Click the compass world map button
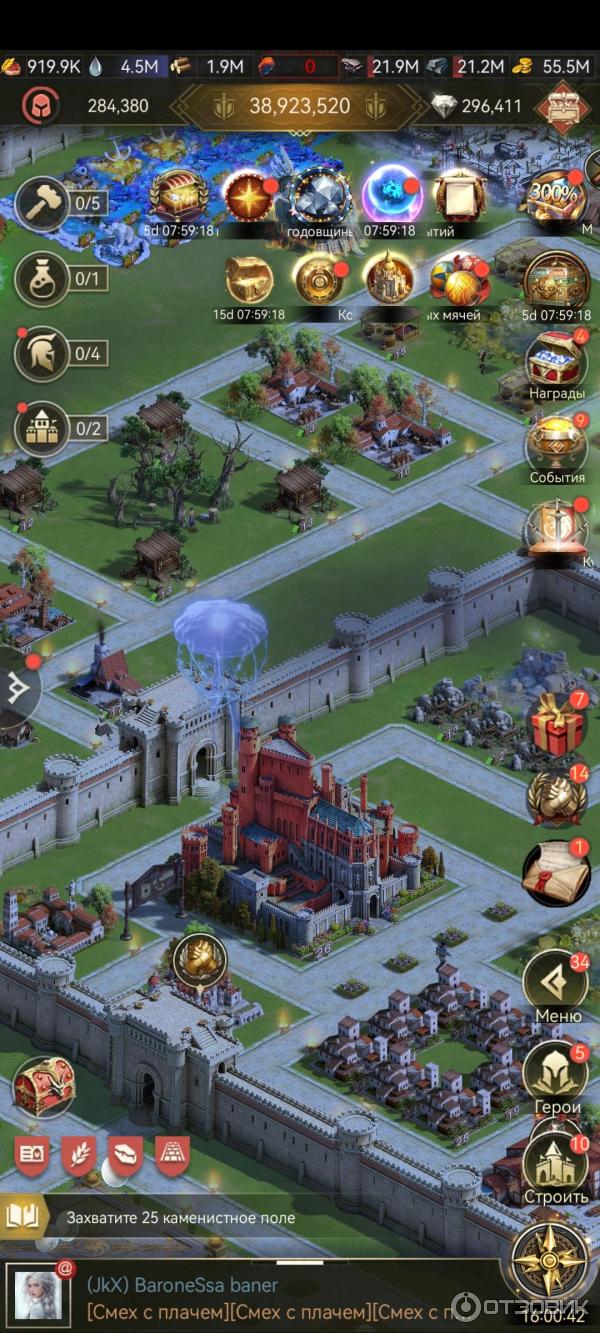This screenshot has width=600, height=1333. (x=548, y=1259)
